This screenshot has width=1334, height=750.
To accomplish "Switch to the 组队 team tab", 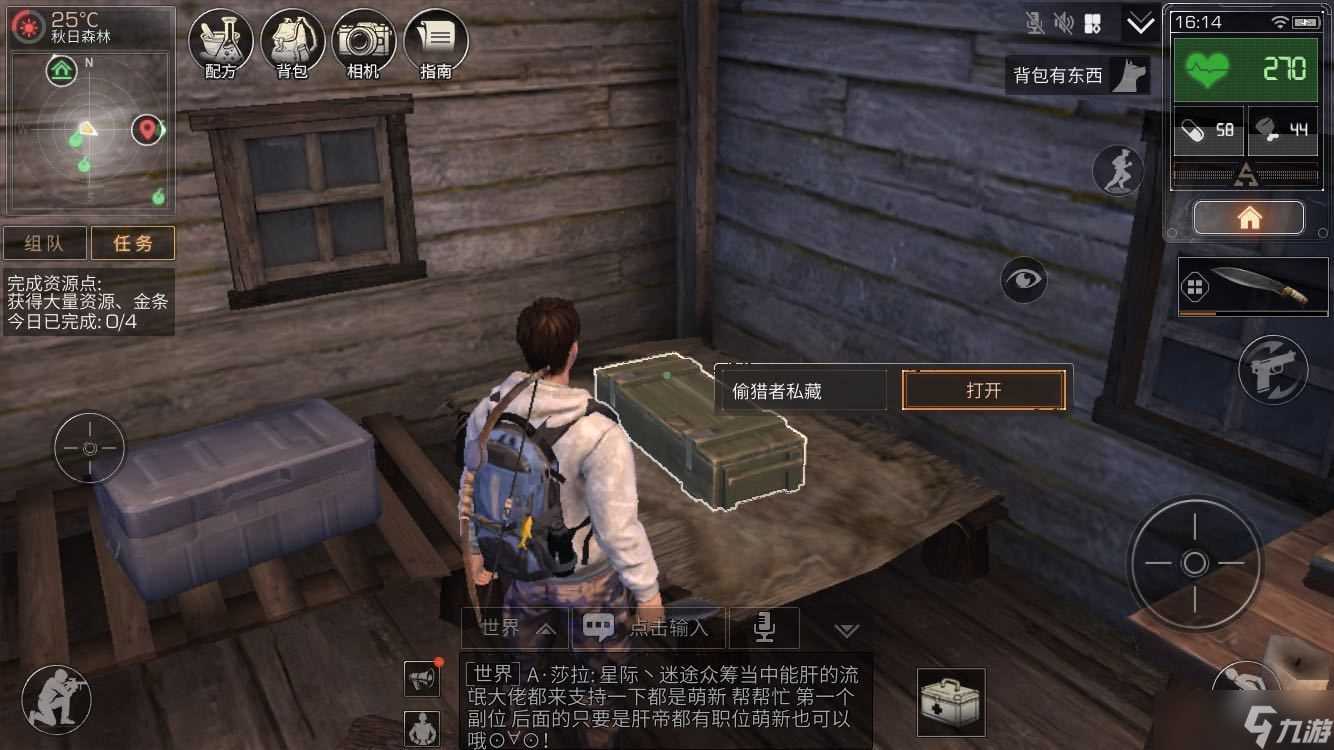I will click(x=44, y=243).
